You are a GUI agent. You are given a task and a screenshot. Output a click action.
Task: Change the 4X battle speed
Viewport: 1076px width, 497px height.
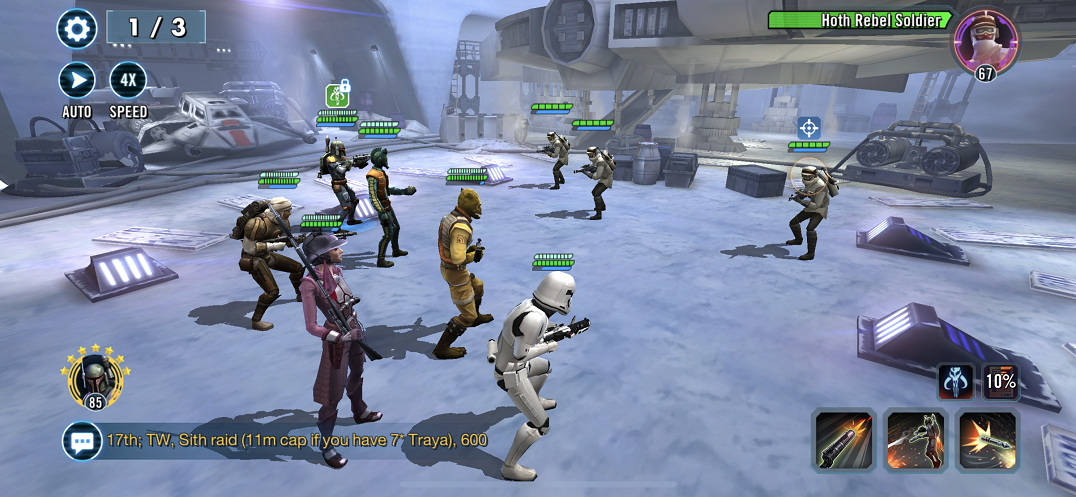coord(128,80)
